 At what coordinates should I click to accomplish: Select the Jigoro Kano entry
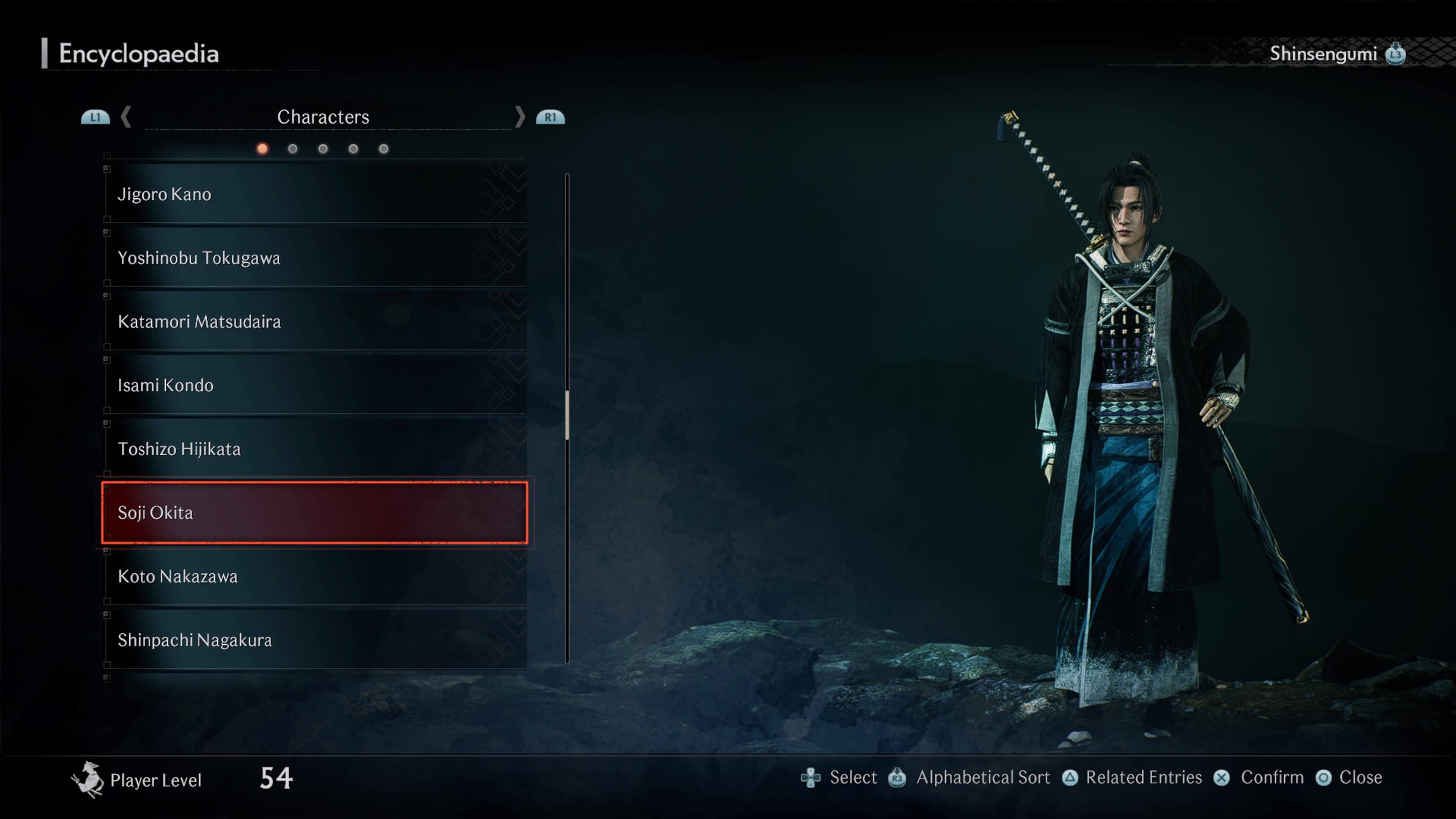click(x=314, y=195)
